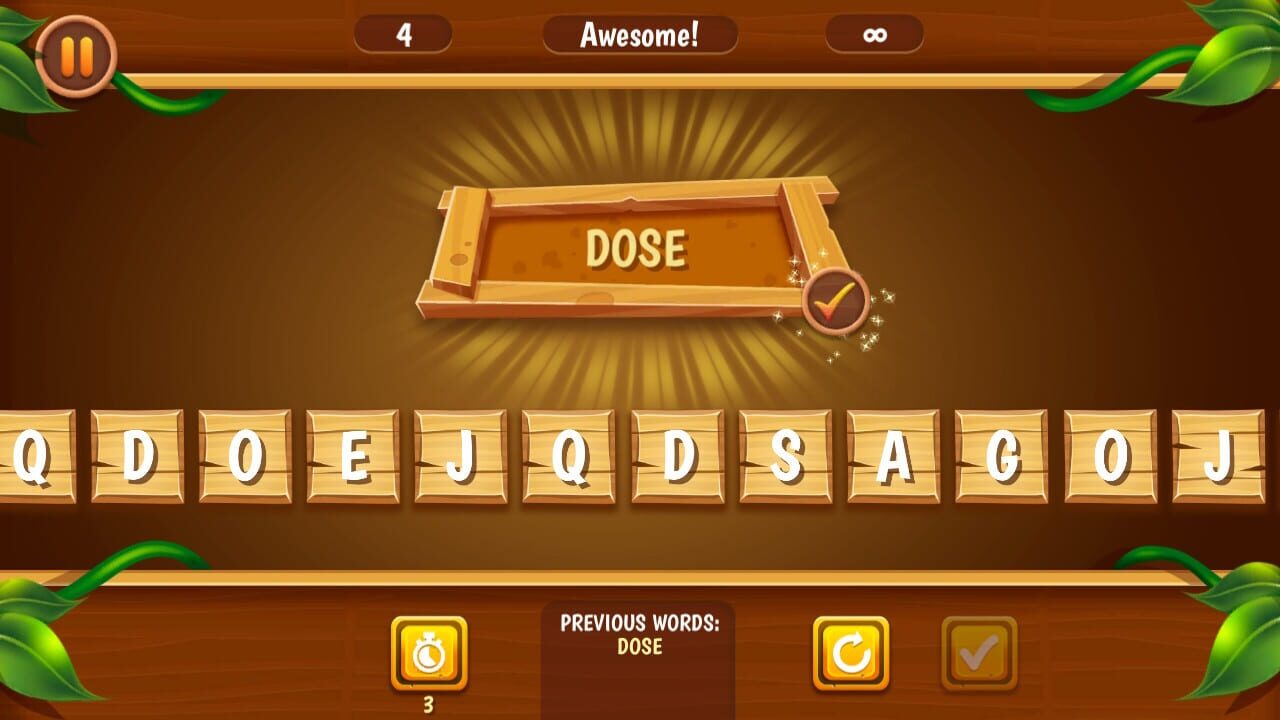
Task: Click the Awesome! header tab
Action: pyautogui.click(x=641, y=35)
